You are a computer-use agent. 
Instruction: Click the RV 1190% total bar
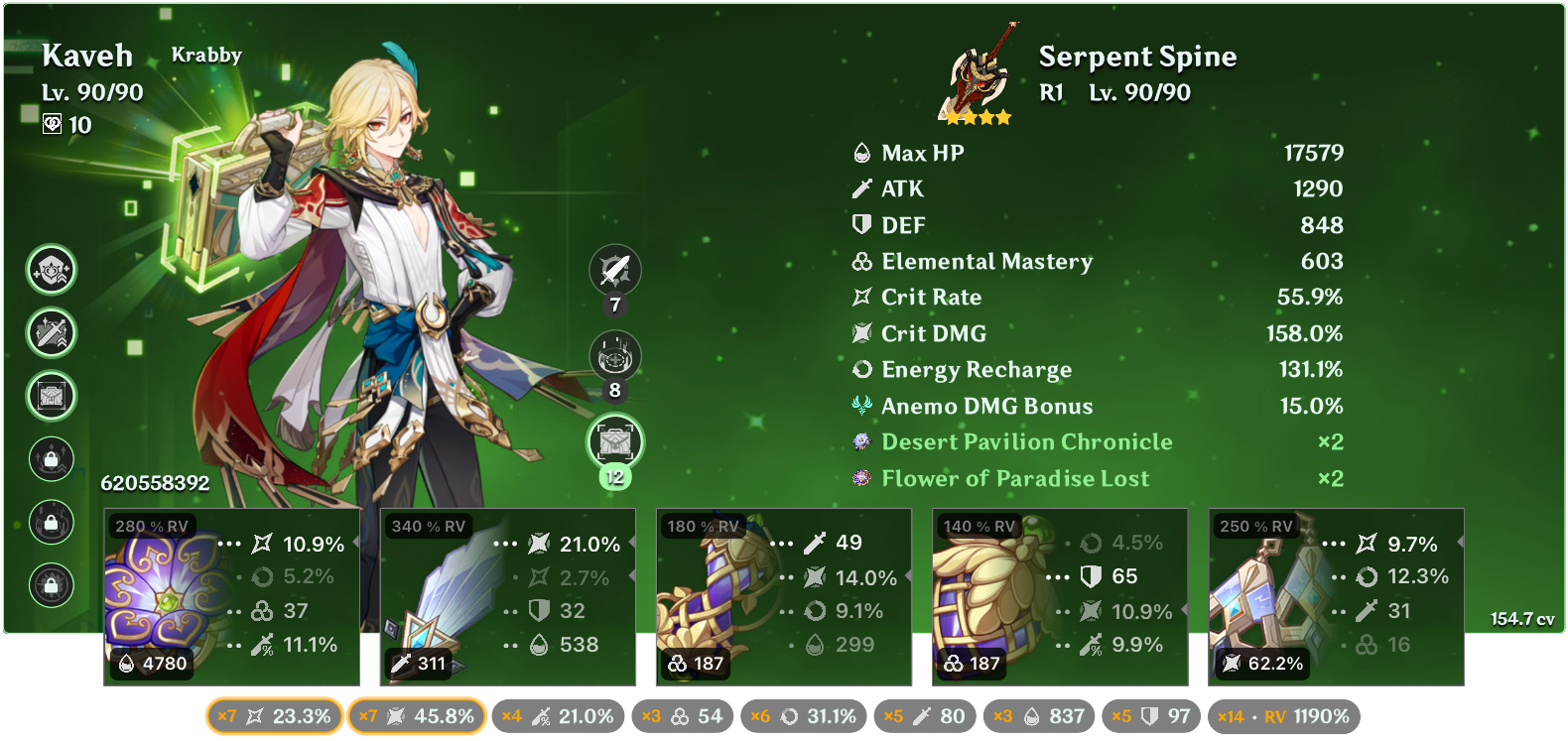tap(1280, 715)
